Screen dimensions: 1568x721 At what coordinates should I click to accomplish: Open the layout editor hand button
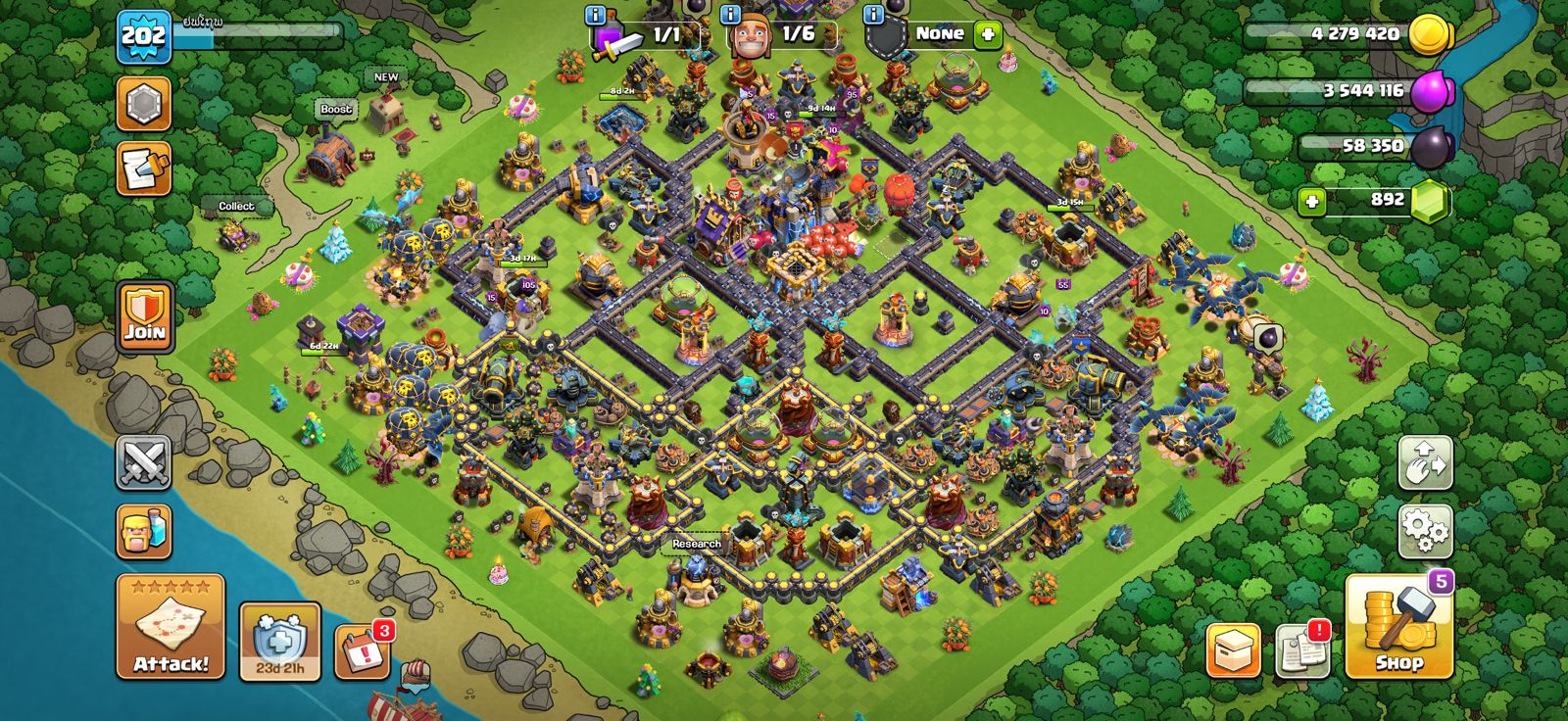[x=1425, y=462]
